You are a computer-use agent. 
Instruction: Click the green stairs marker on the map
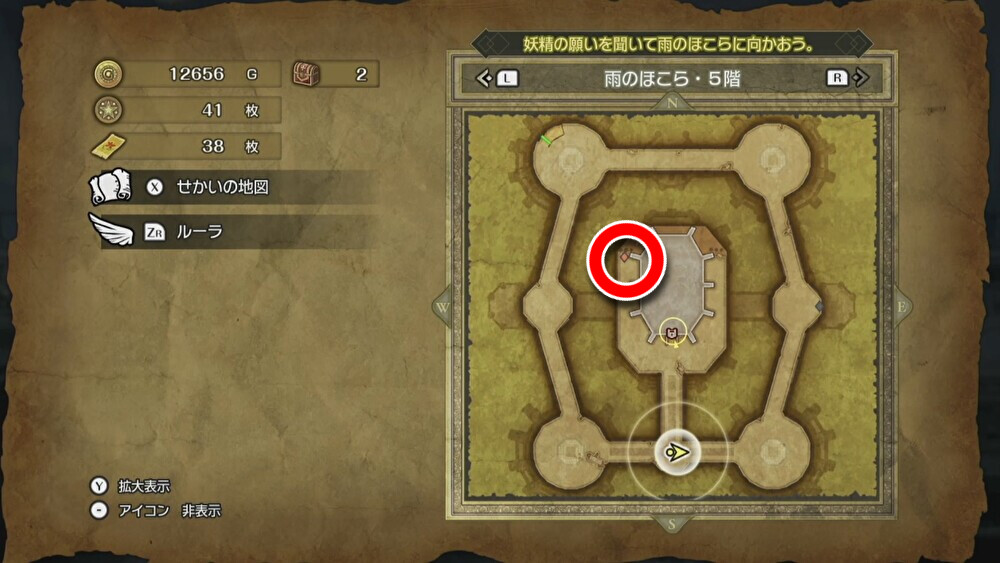547,137
